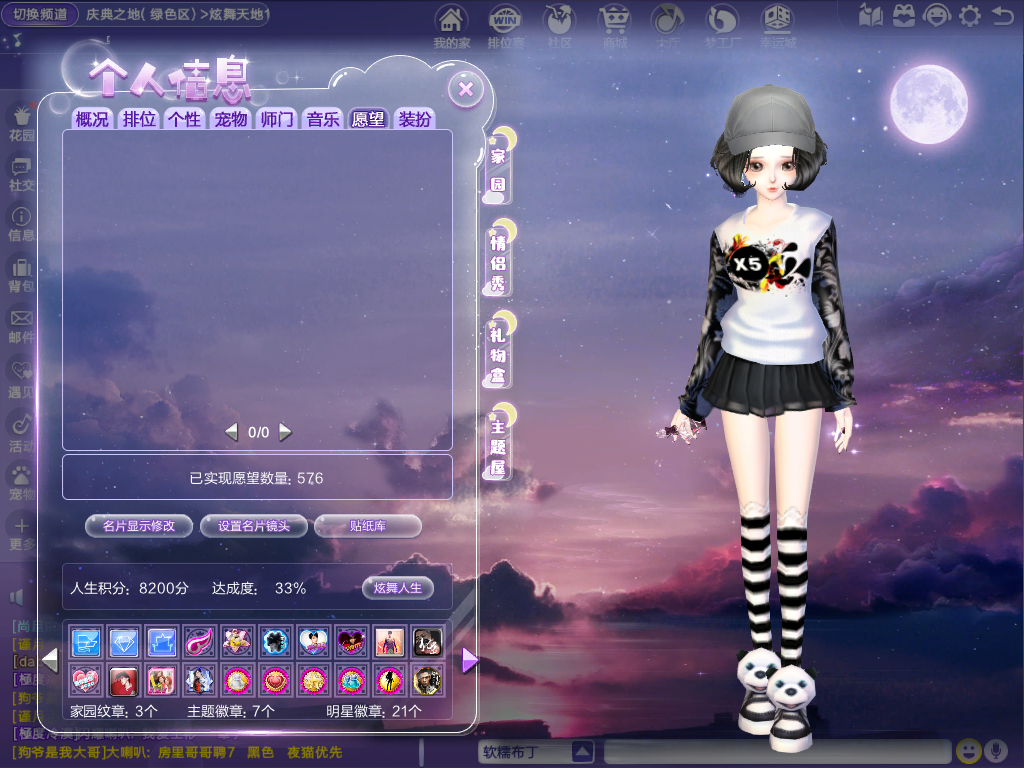Screen dimensions: 1024x768
Task: Open the 排位 ranking tab
Action: click(139, 119)
